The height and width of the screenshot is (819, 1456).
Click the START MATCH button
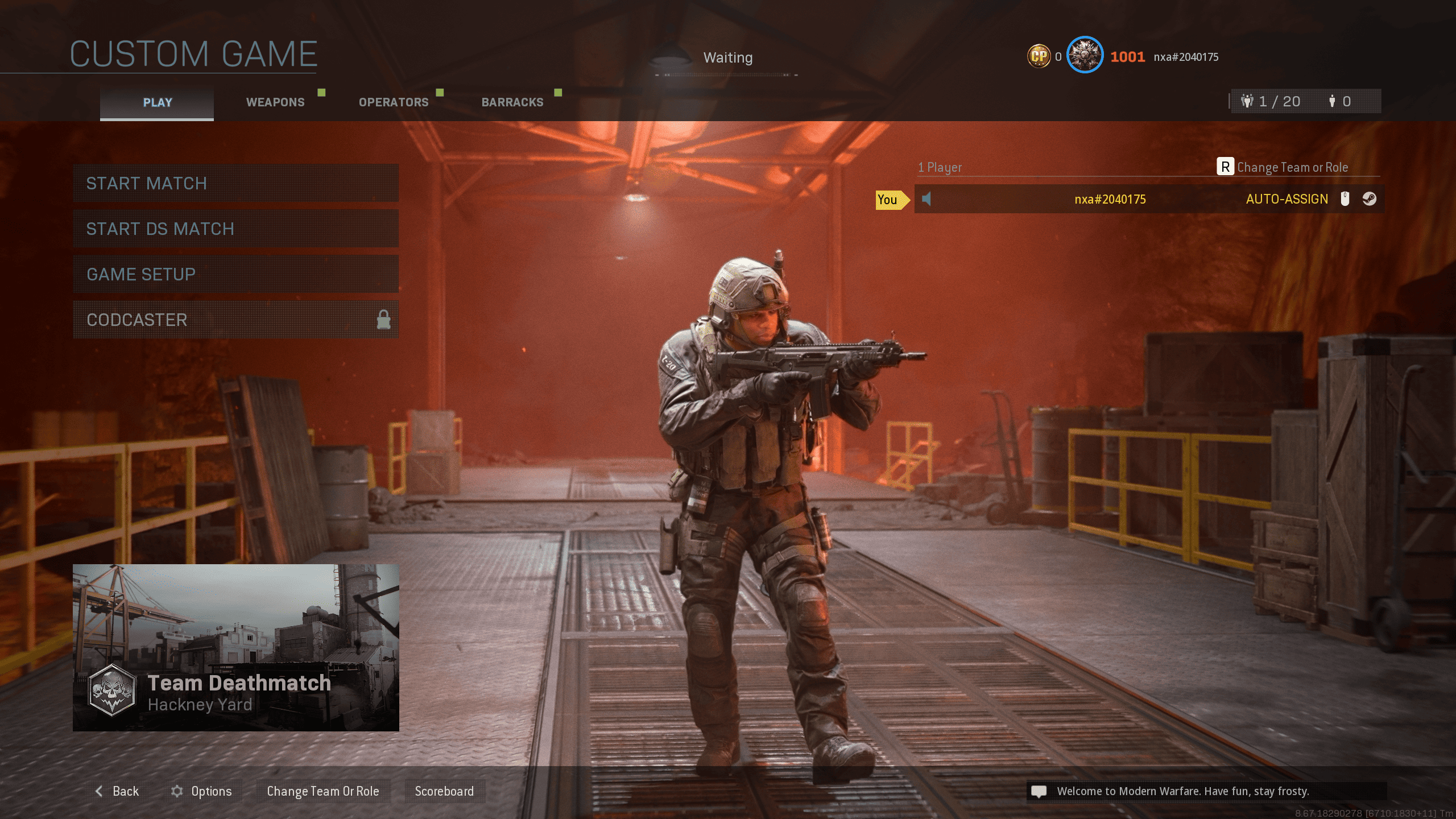235,183
